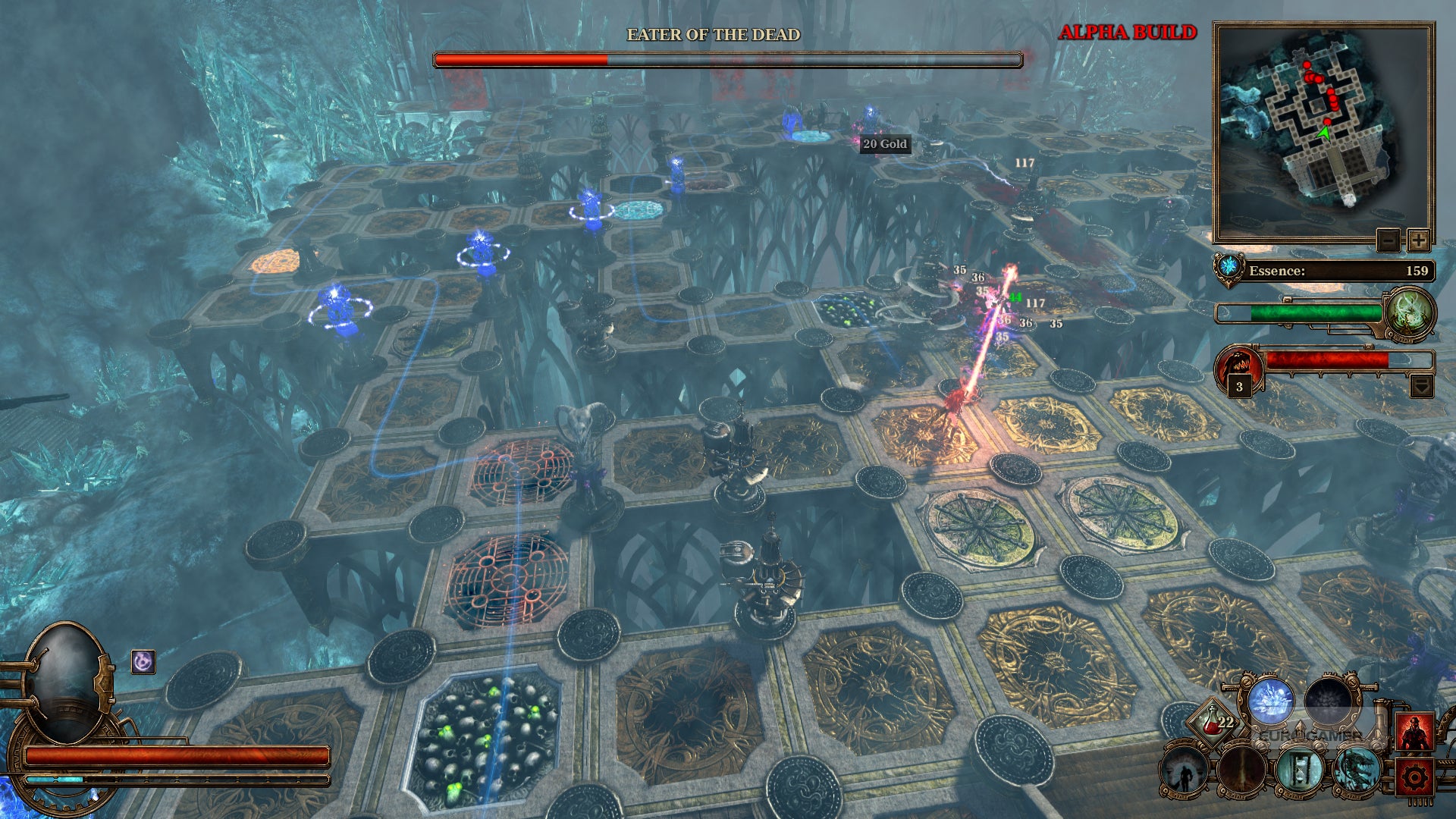This screenshot has height=819, width=1456.
Task: Click the green companion creature portrait
Action: click(x=1410, y=312)
